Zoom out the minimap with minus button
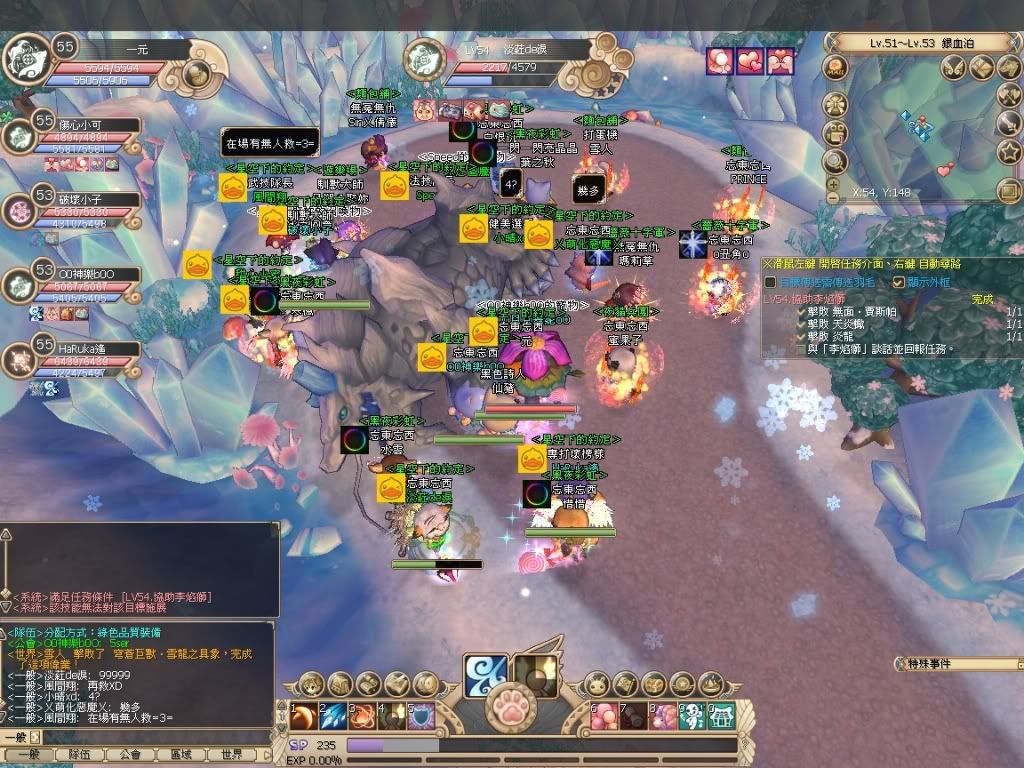 click(832, 197)
